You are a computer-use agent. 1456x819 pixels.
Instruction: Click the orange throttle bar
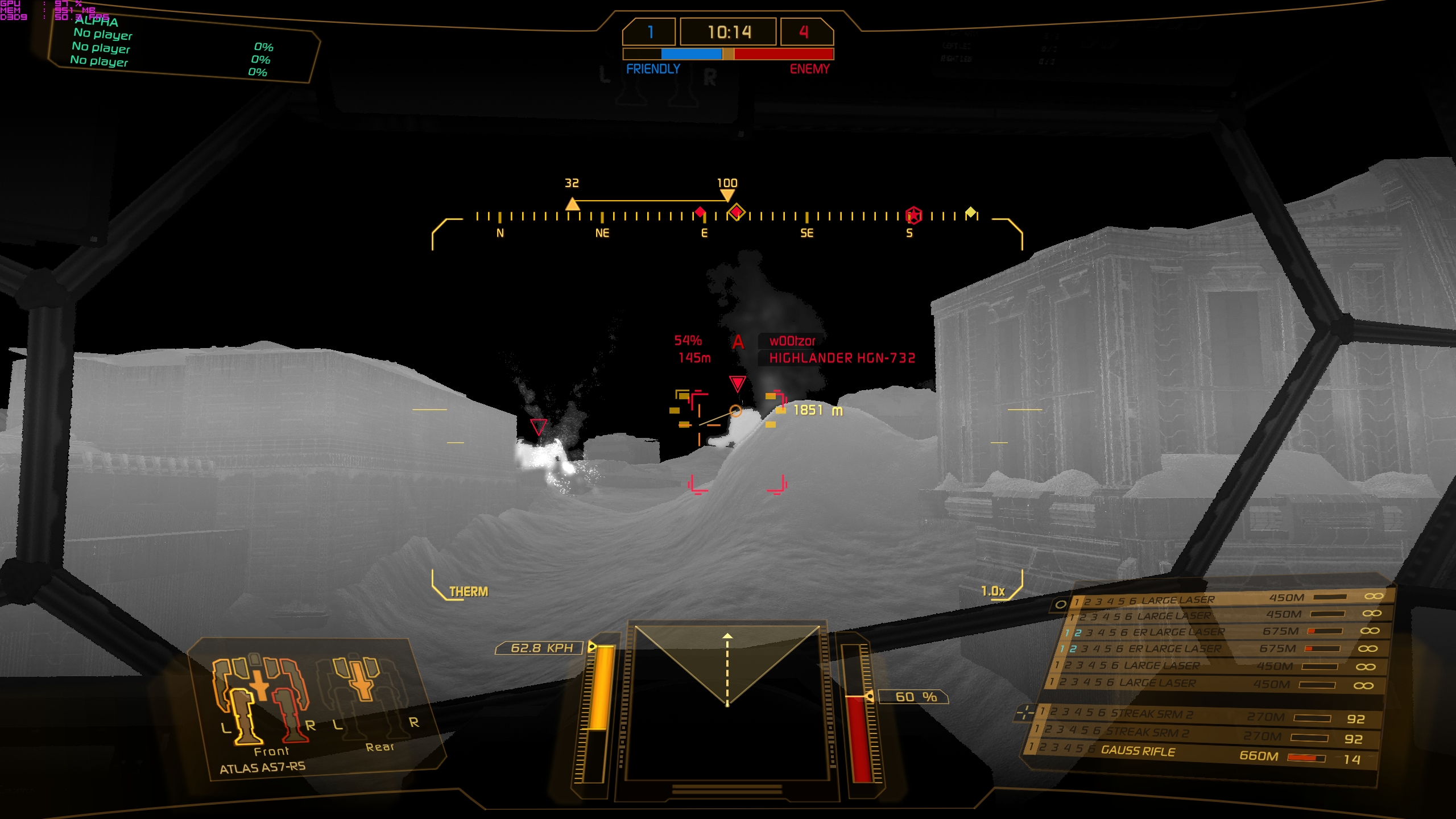click(599, 688)
